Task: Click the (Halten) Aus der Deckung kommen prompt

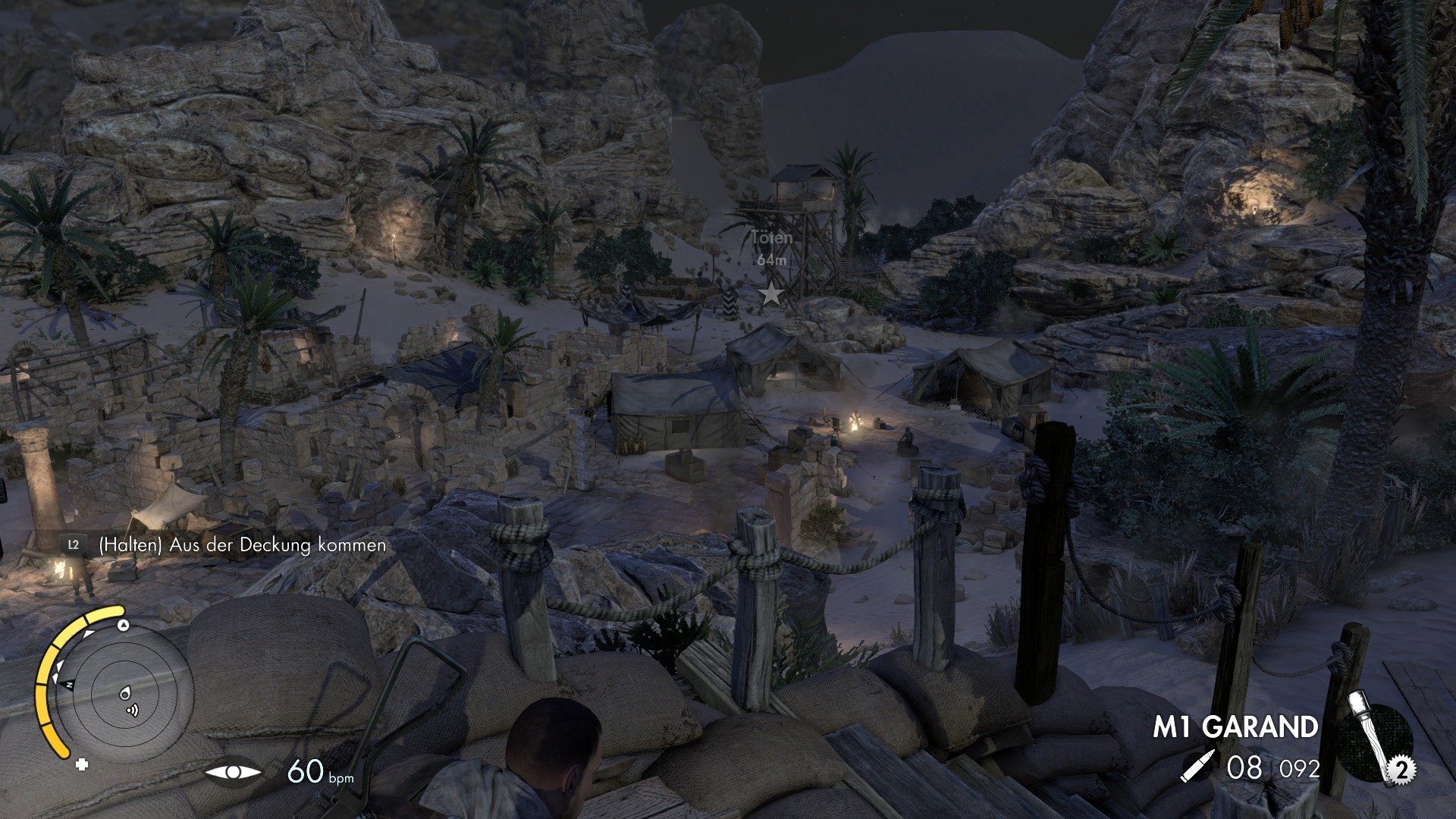Action: click(x=241, y=544)
